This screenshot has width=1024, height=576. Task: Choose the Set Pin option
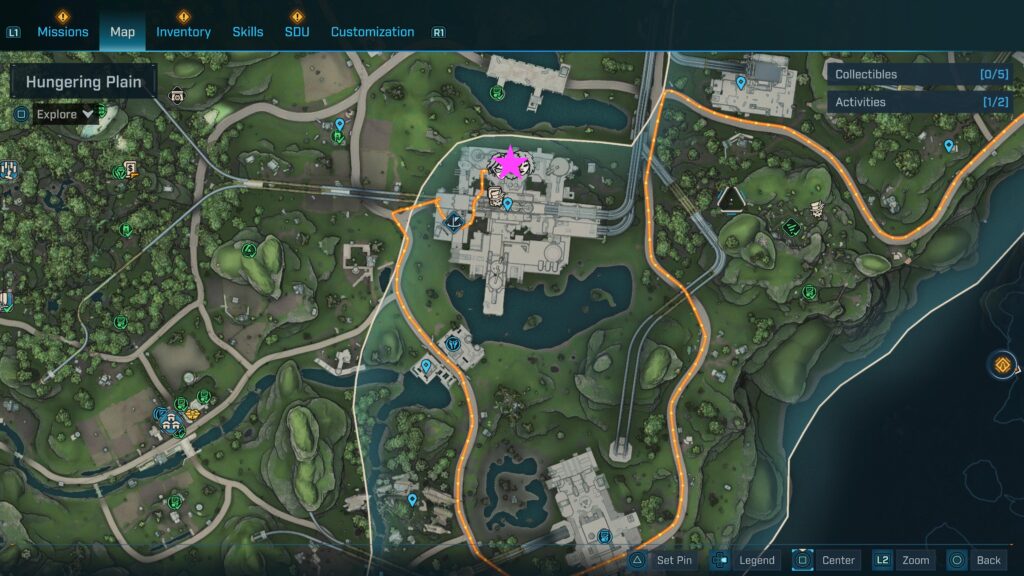click(661, 560)
